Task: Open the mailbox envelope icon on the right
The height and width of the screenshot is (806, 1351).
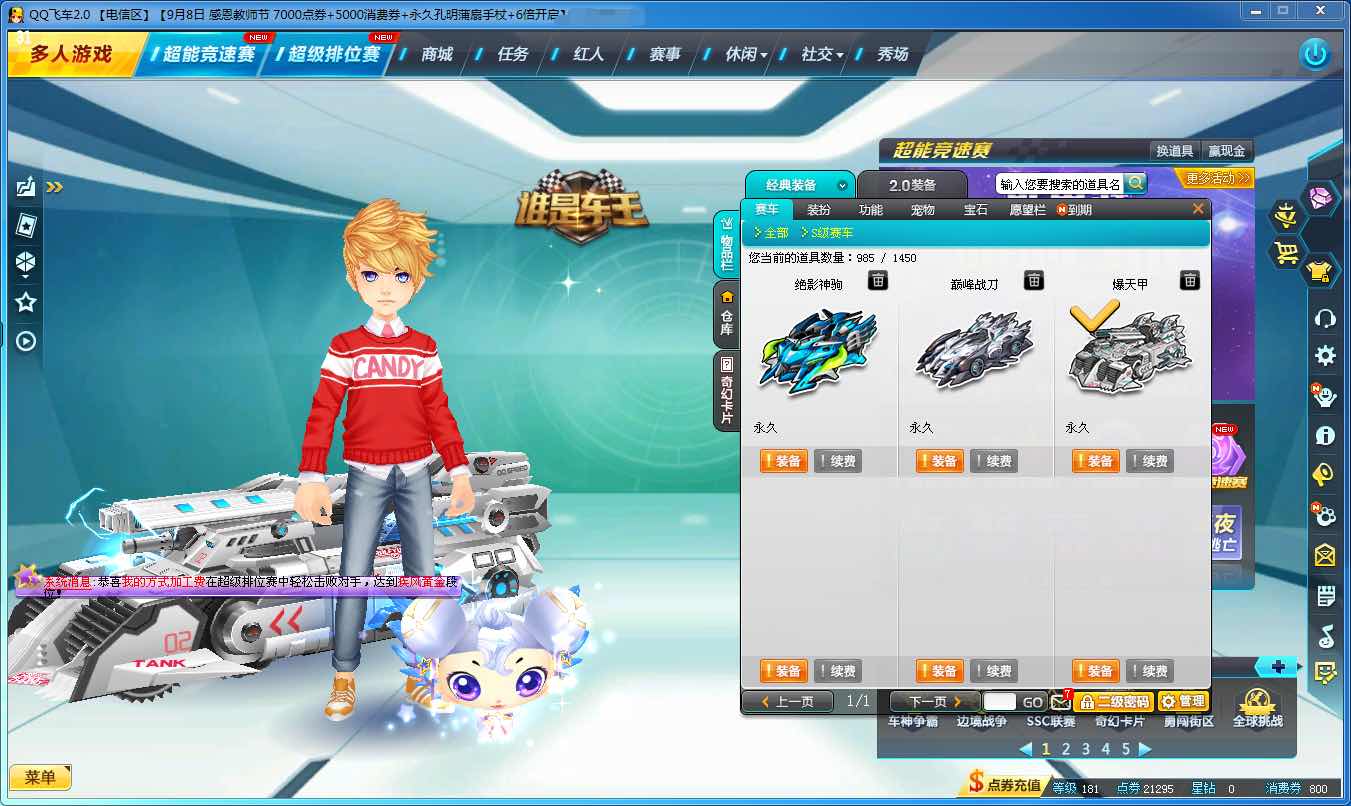Action: pos(1325,555)
